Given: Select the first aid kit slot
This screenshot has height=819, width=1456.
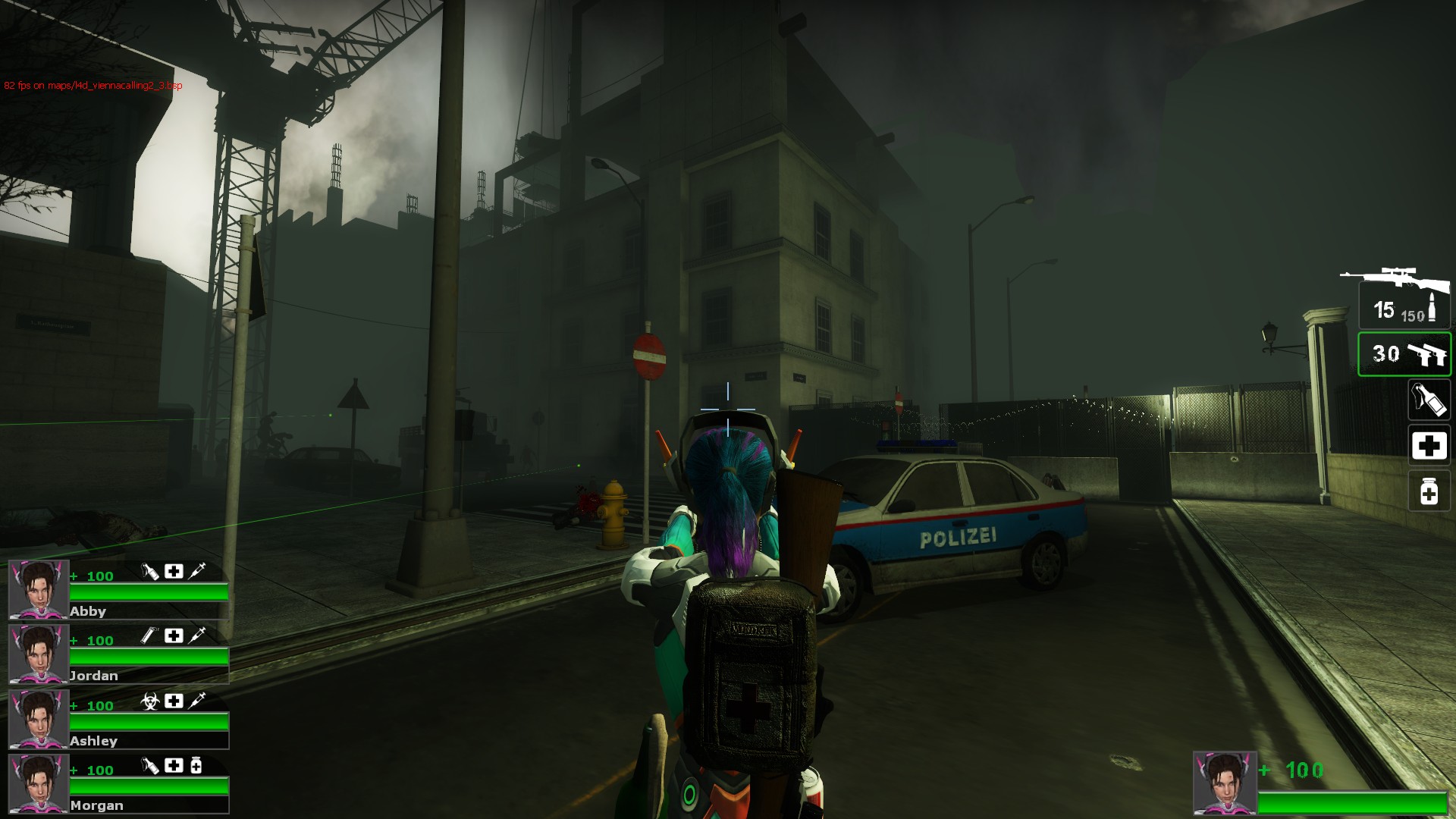Looking at the screenshot, I should pyautogui.click(x=1429, y=446).
